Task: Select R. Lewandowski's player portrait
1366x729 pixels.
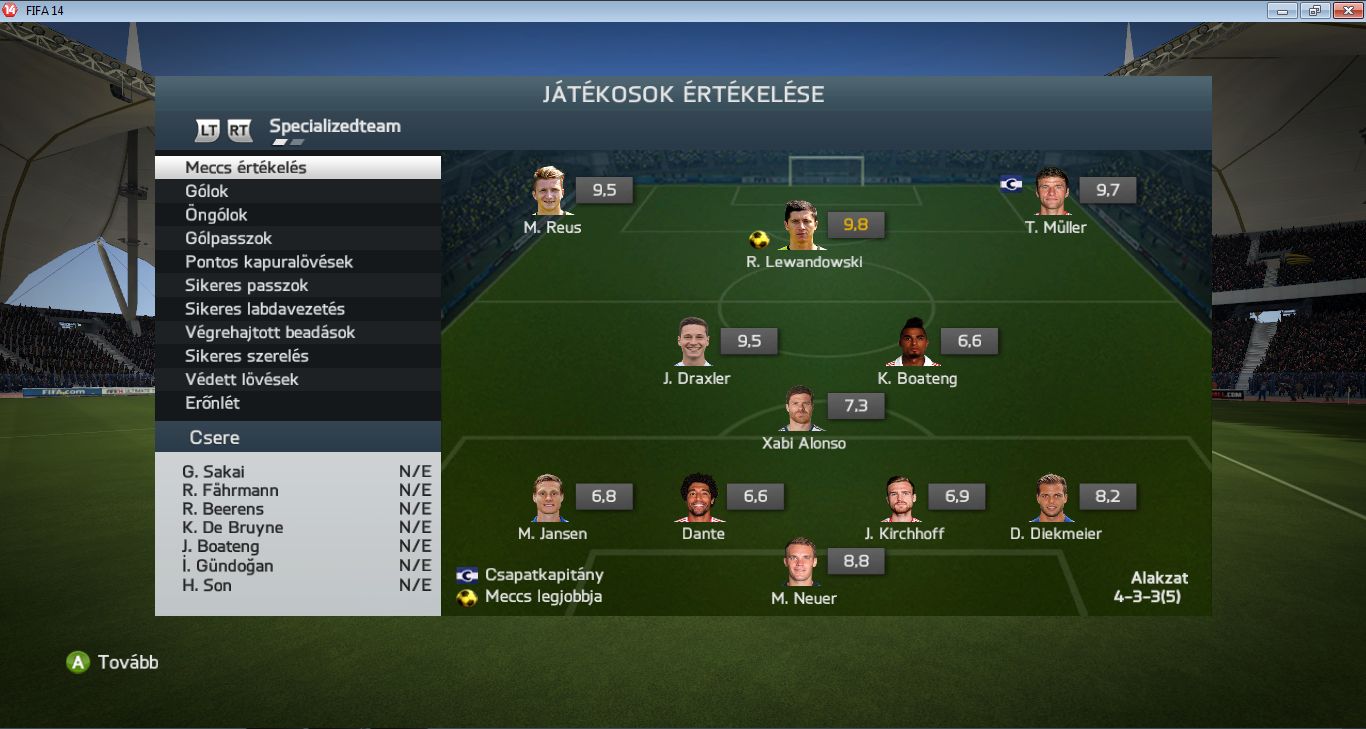Action: tap(802, 226)
